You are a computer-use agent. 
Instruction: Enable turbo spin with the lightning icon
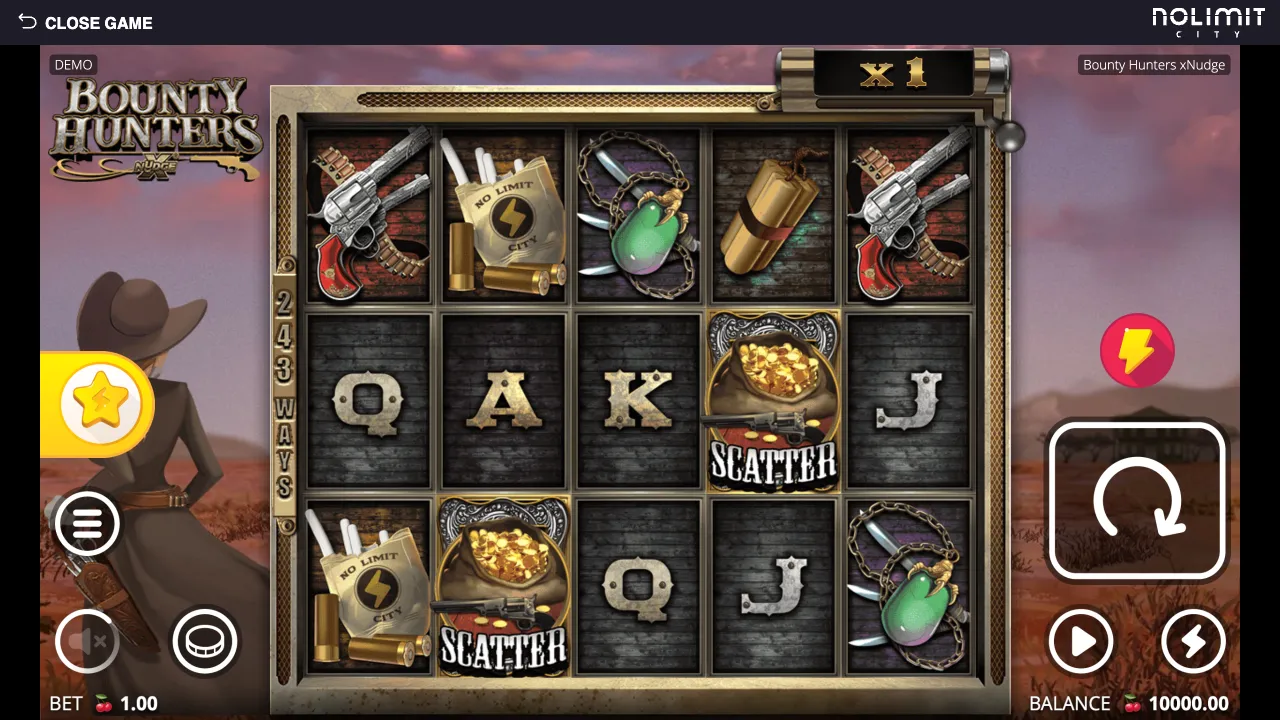coord(1194,641)
